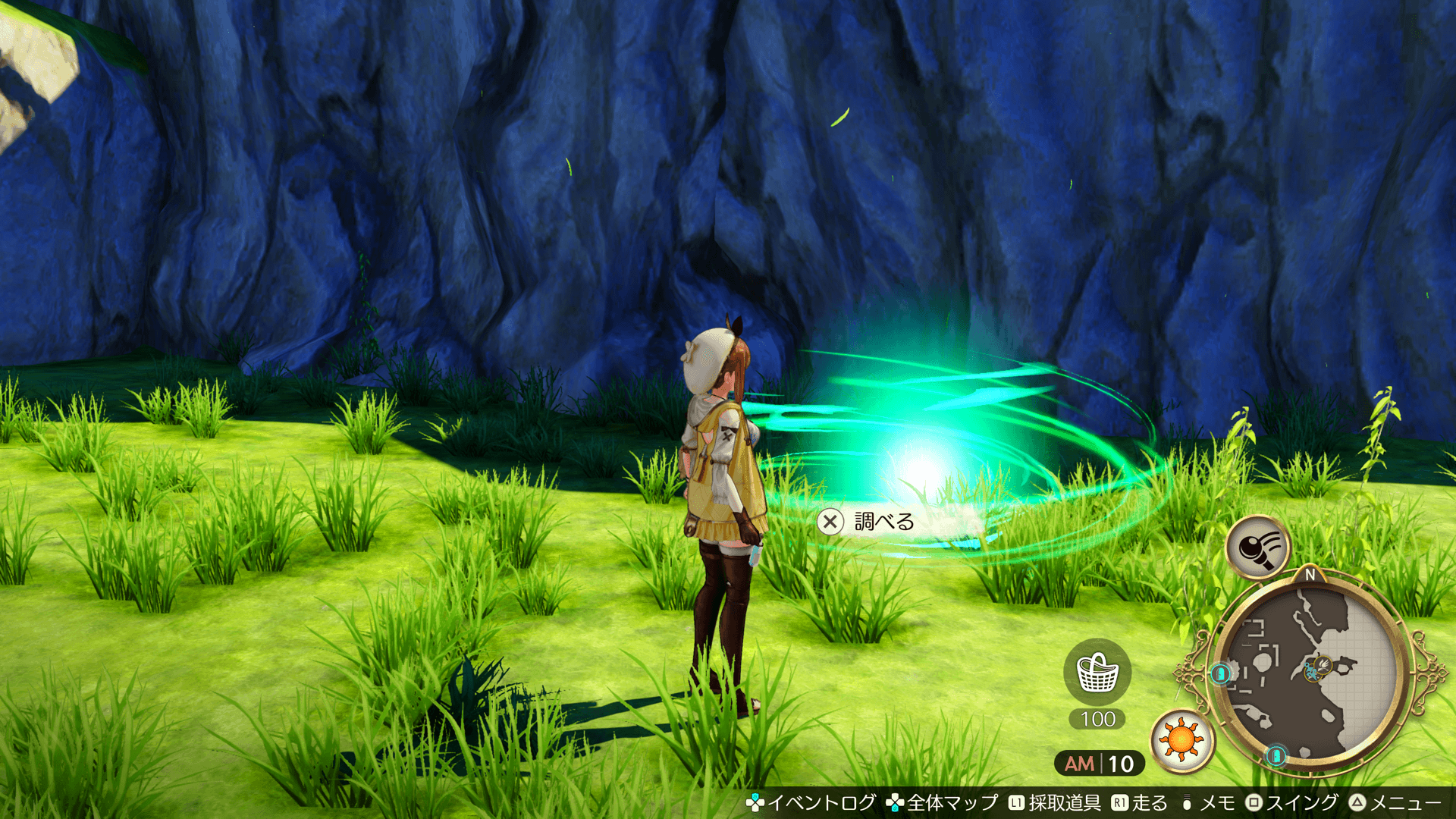Select the bottom blue marker on the minimap

[1276, 755]
